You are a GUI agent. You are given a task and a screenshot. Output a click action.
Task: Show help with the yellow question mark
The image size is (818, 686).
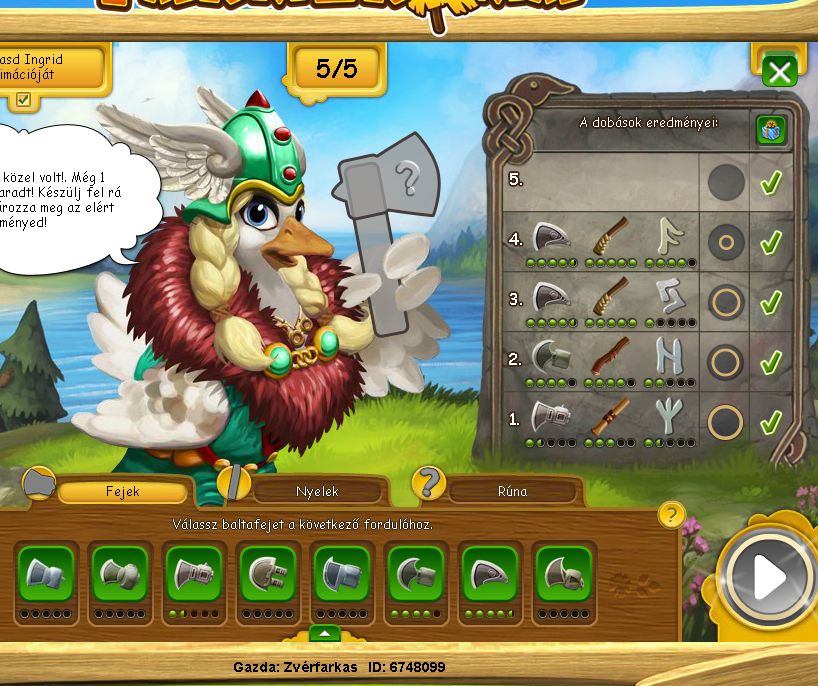[x=671, y=515]
